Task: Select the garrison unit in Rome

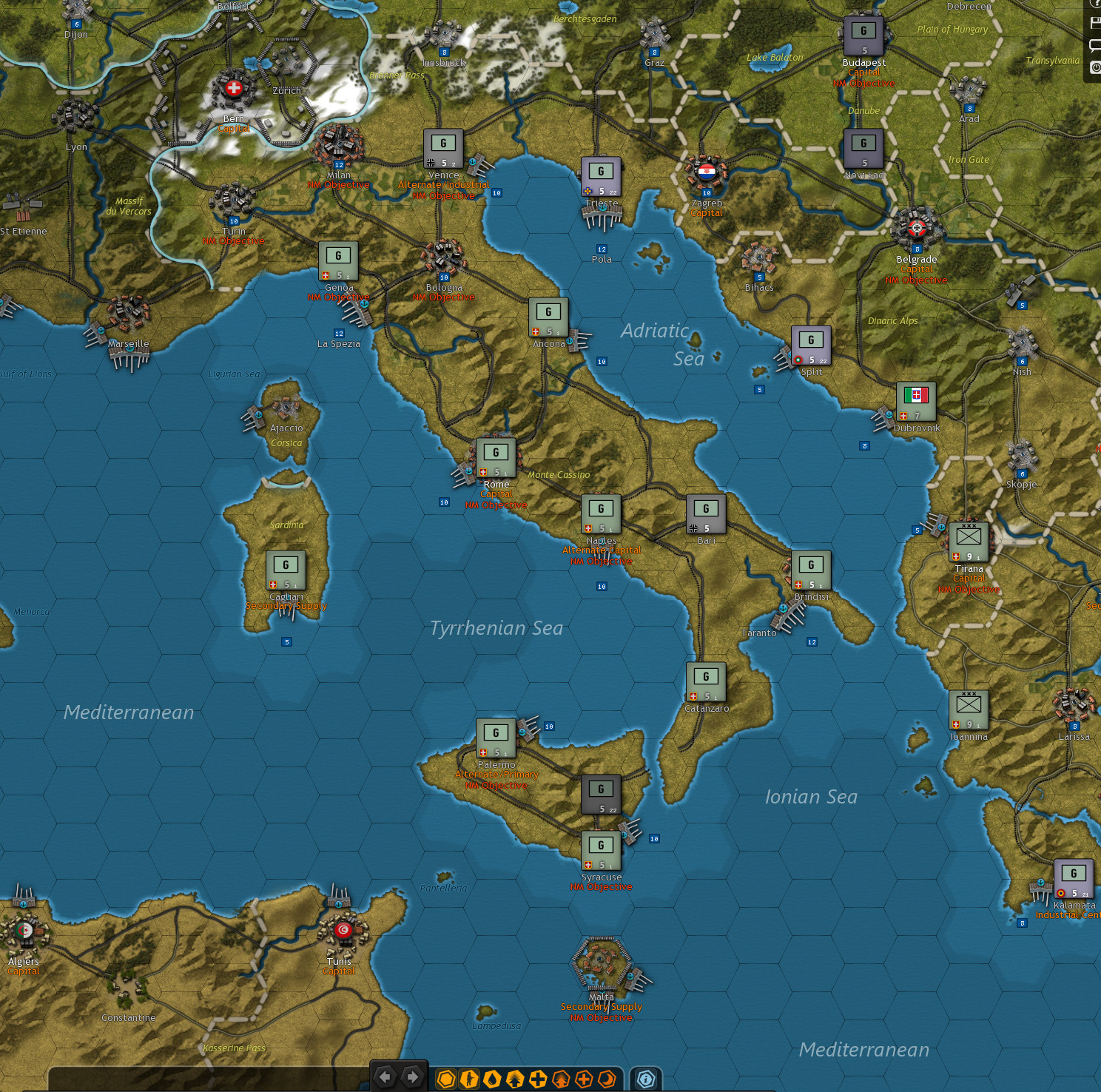Action: (496, 456)
